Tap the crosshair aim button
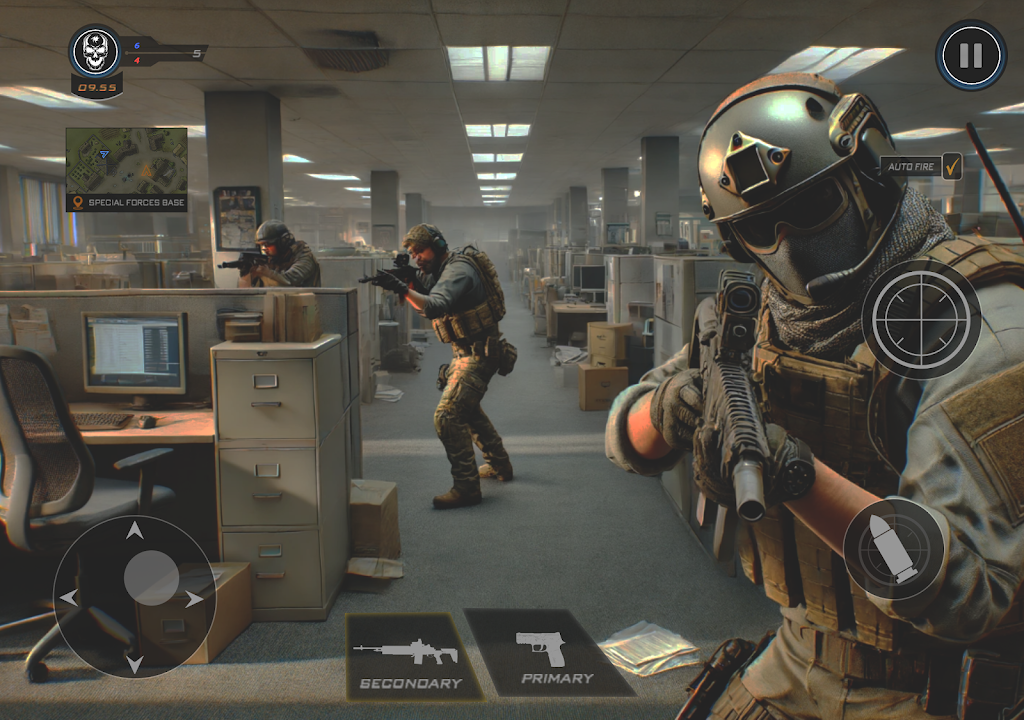 tap(921, 318)
